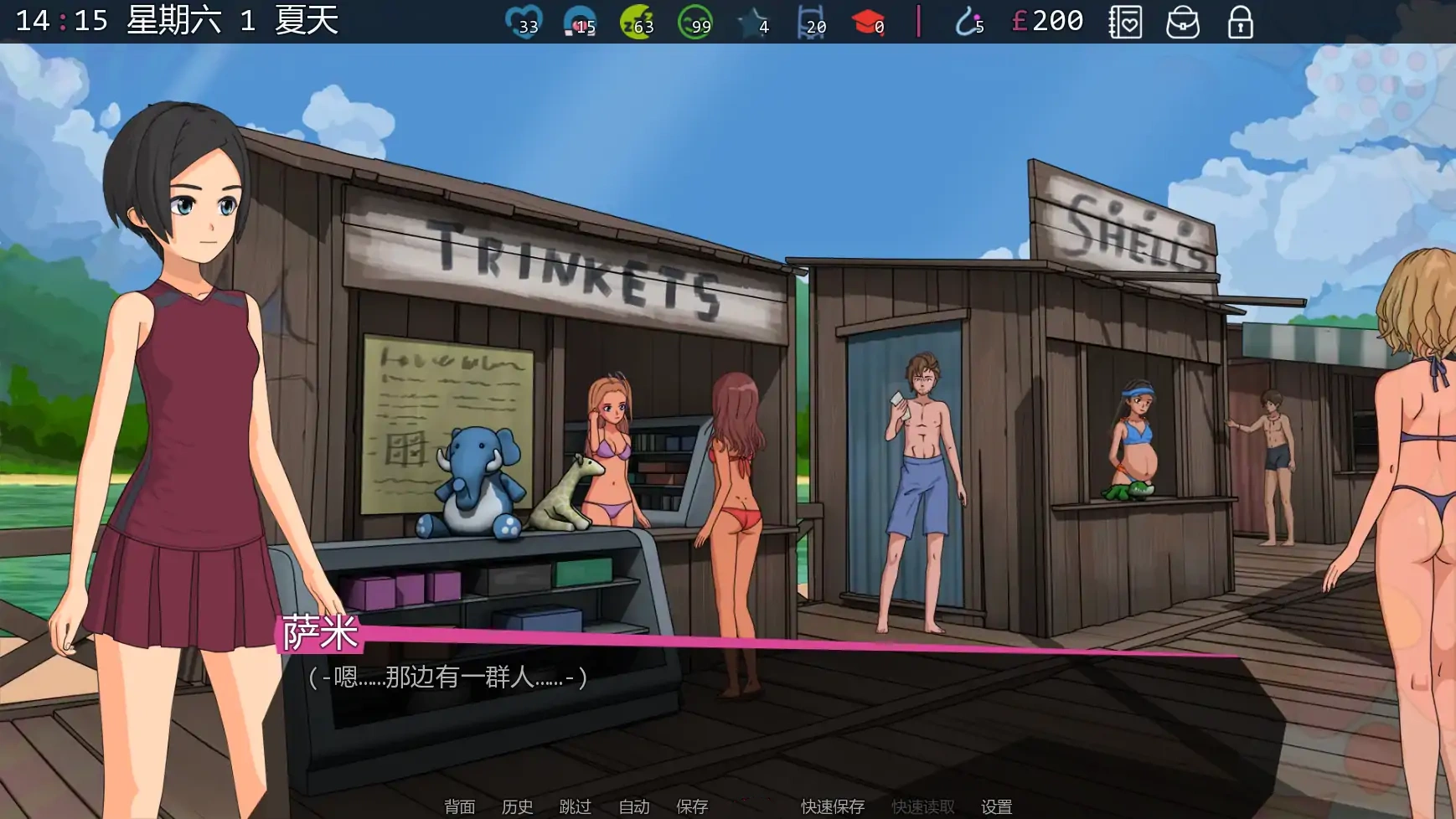This screenshot has width=1456, height=819.
Task: Enable 跳过 skip mode
Action: (574, 806)
